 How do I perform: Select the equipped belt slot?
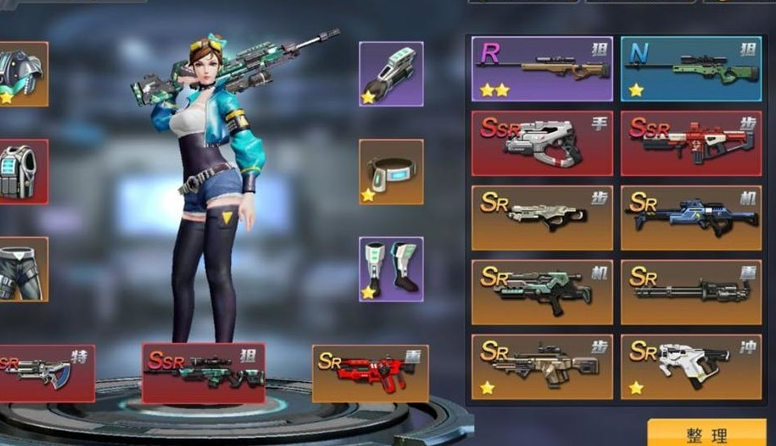click(x=391, y=171)
